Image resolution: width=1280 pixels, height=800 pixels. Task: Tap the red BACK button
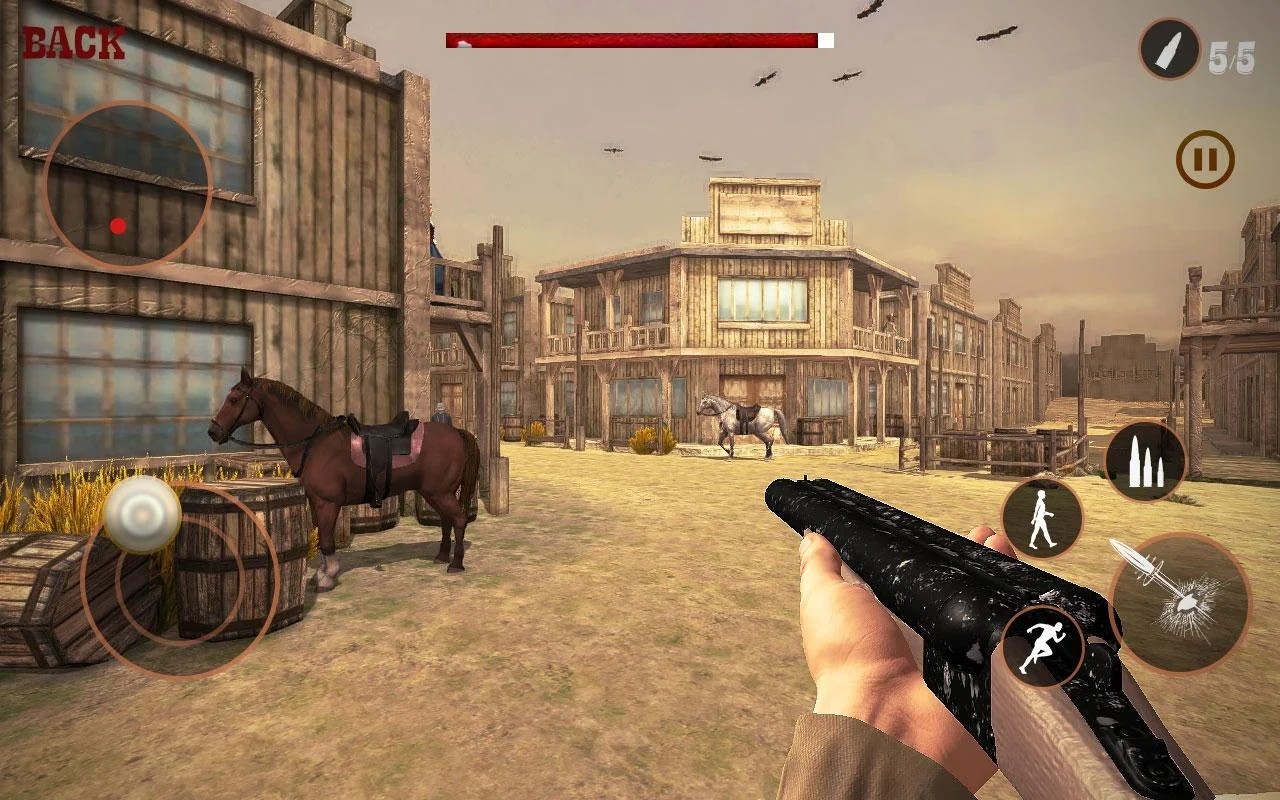[73, 44]
